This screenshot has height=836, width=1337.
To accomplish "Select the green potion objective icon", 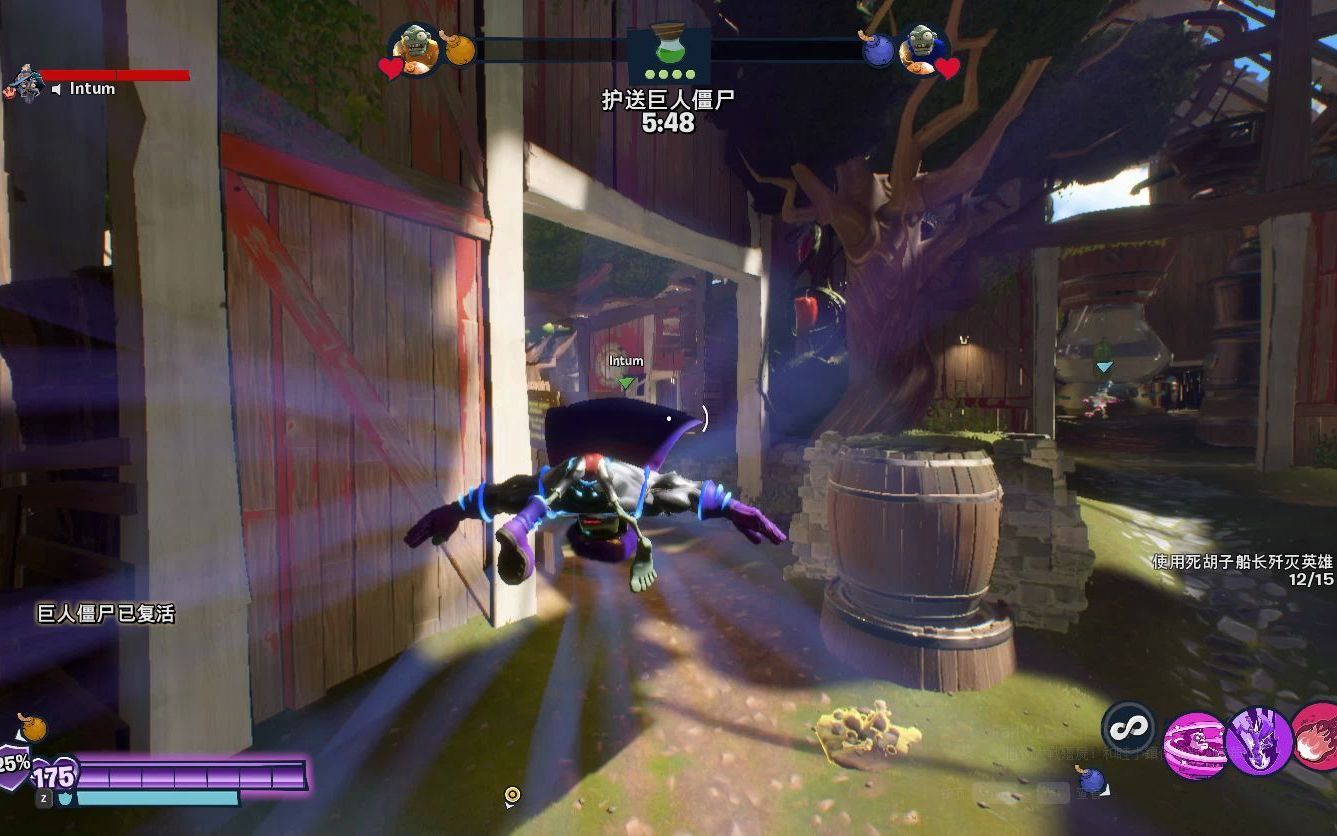I will 669,52.
